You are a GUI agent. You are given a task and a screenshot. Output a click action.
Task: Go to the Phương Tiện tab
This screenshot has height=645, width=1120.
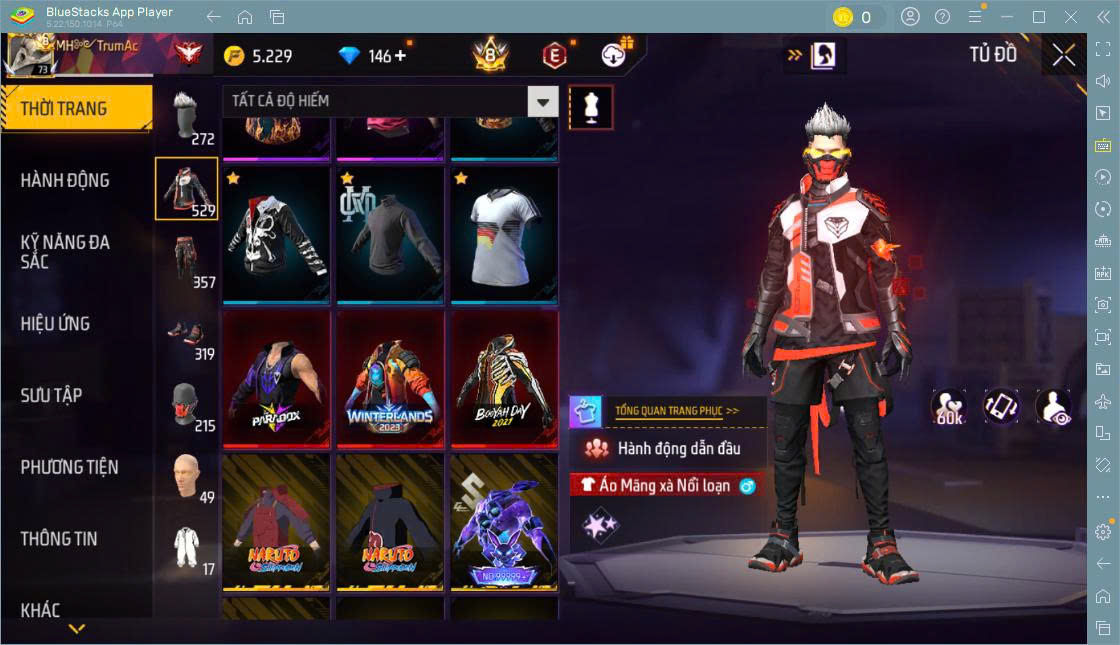70,467
